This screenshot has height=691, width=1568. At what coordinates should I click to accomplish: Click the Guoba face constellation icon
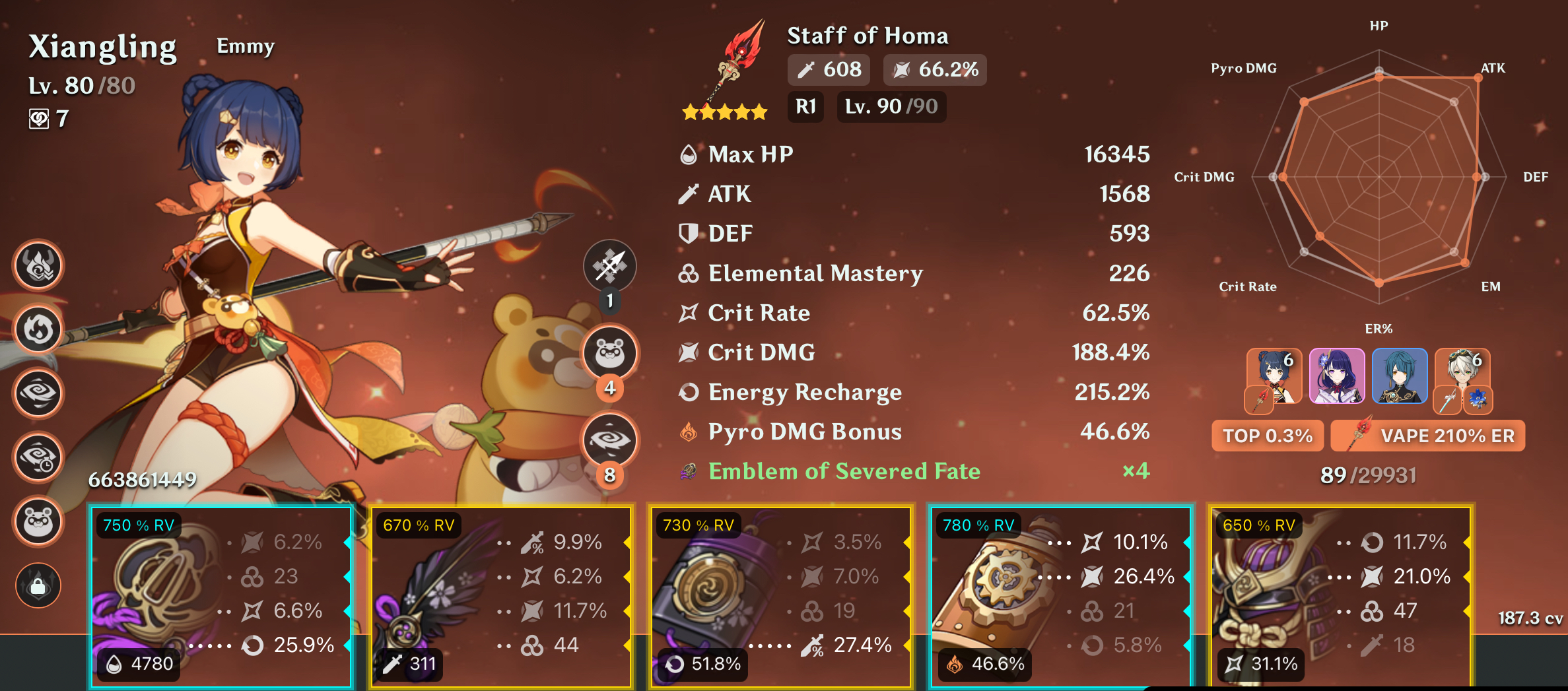(38, 521)
